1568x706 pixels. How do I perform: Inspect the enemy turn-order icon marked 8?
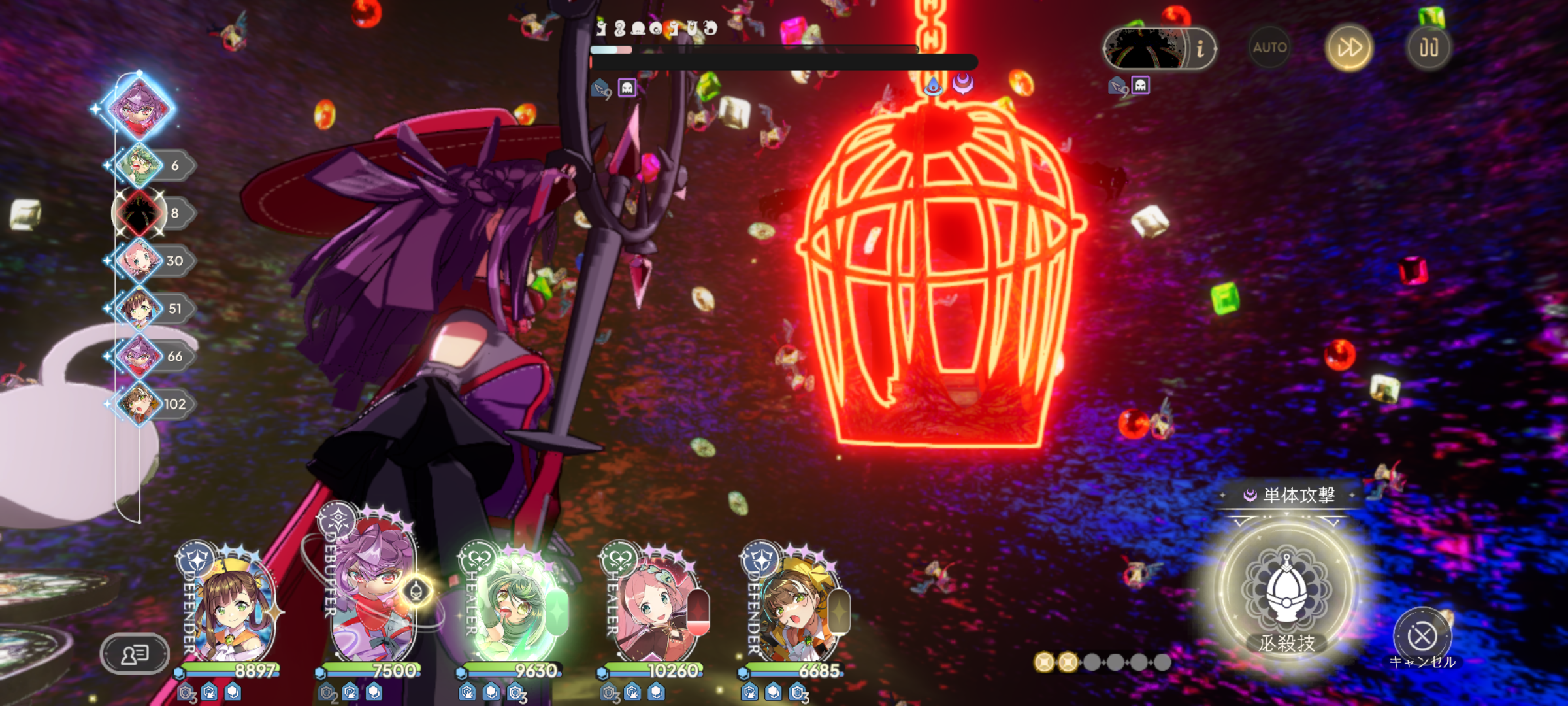(x=140, y=213)
